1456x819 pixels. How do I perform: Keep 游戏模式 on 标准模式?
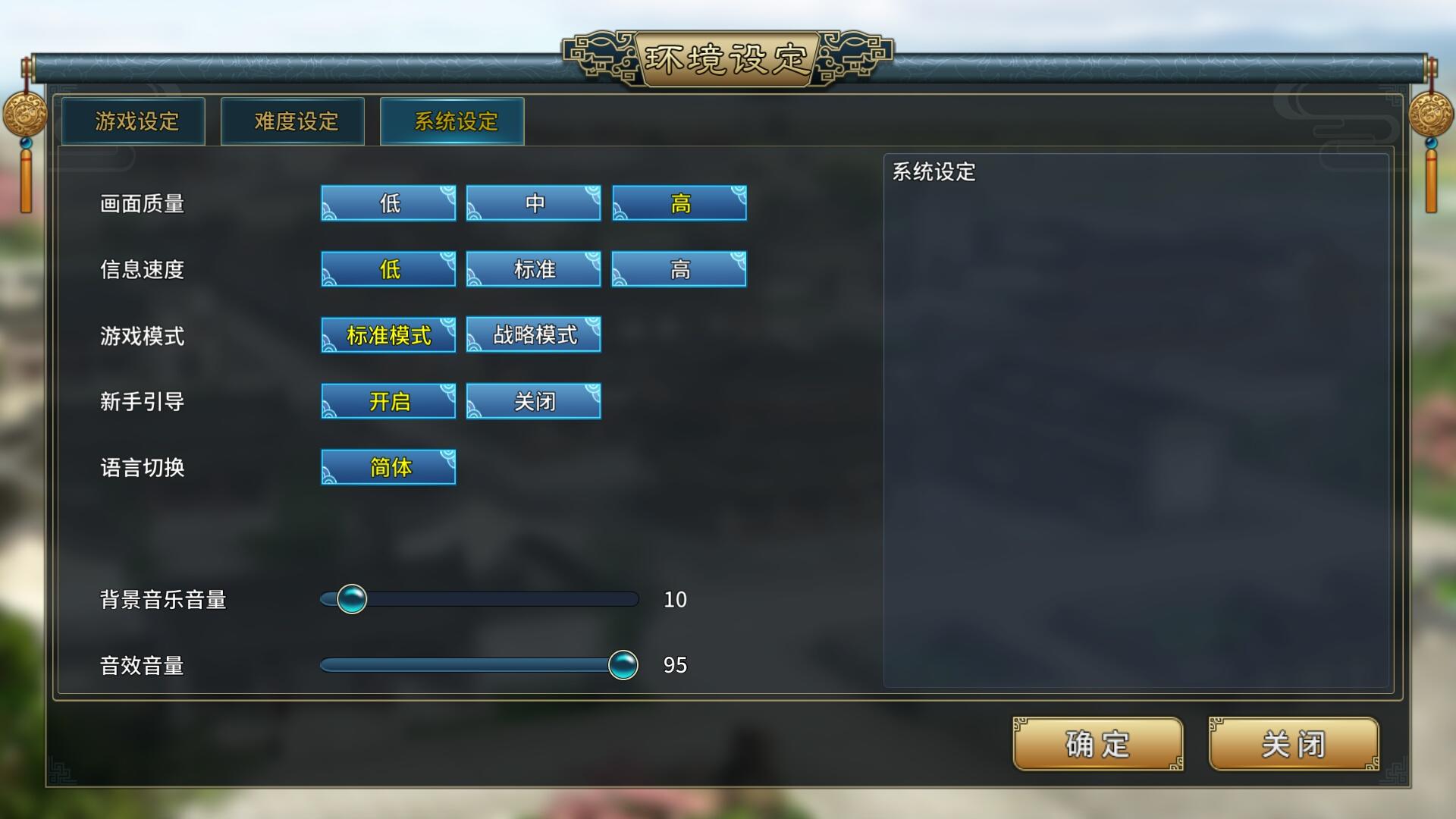[x=388, y=334]
